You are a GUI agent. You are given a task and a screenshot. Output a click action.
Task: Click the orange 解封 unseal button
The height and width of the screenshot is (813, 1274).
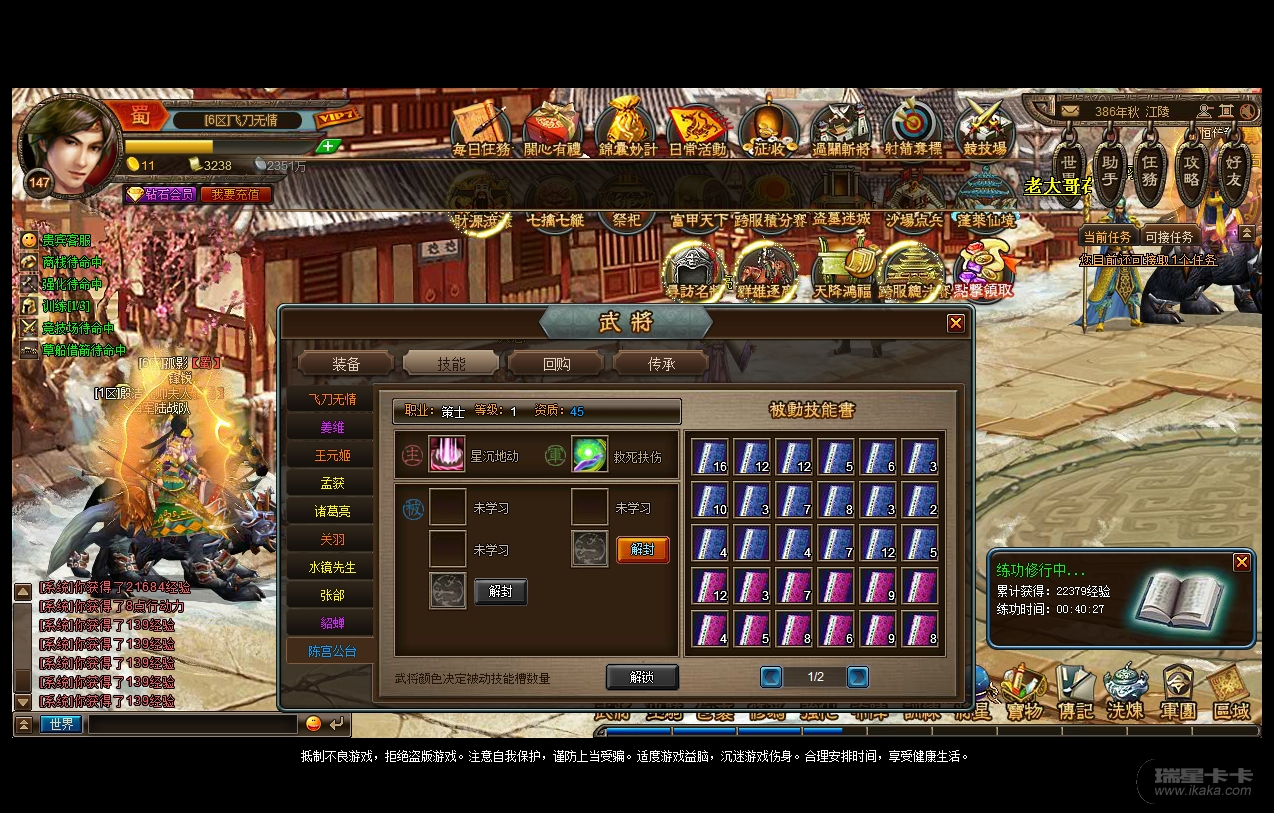642,549
